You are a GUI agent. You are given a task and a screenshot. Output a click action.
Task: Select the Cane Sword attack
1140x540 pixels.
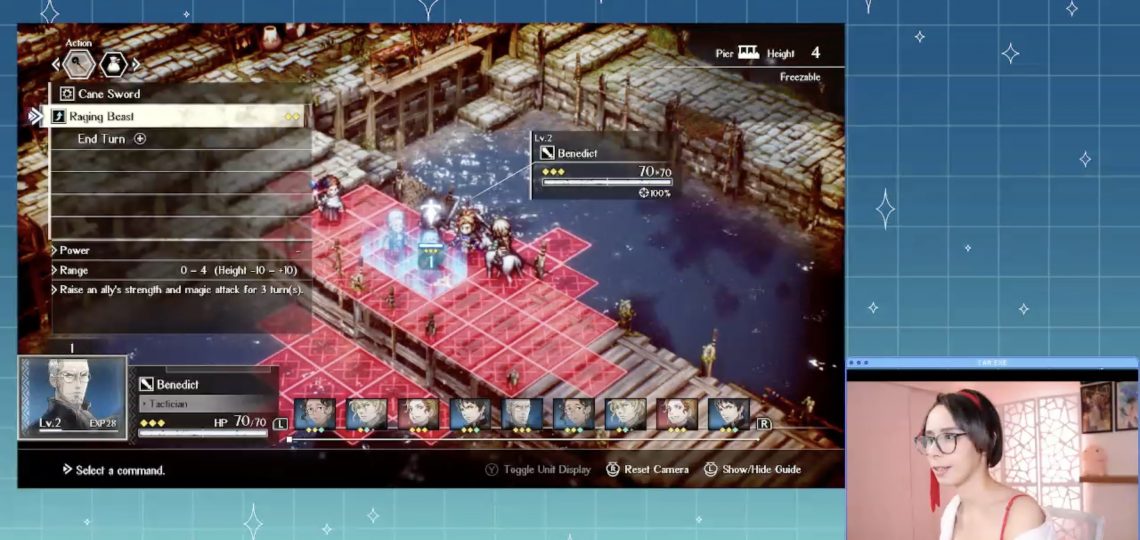pos(110,94)
